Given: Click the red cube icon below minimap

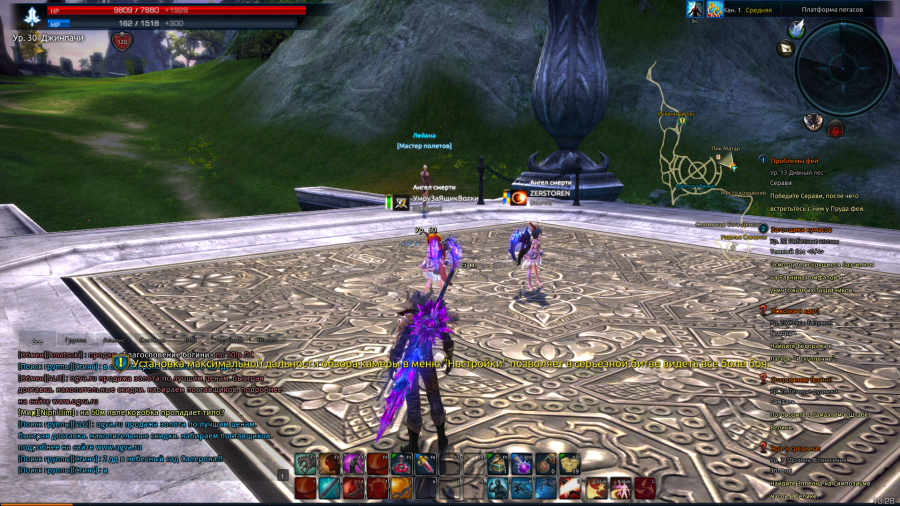Looking at the screenshot, I should point(835,128).
